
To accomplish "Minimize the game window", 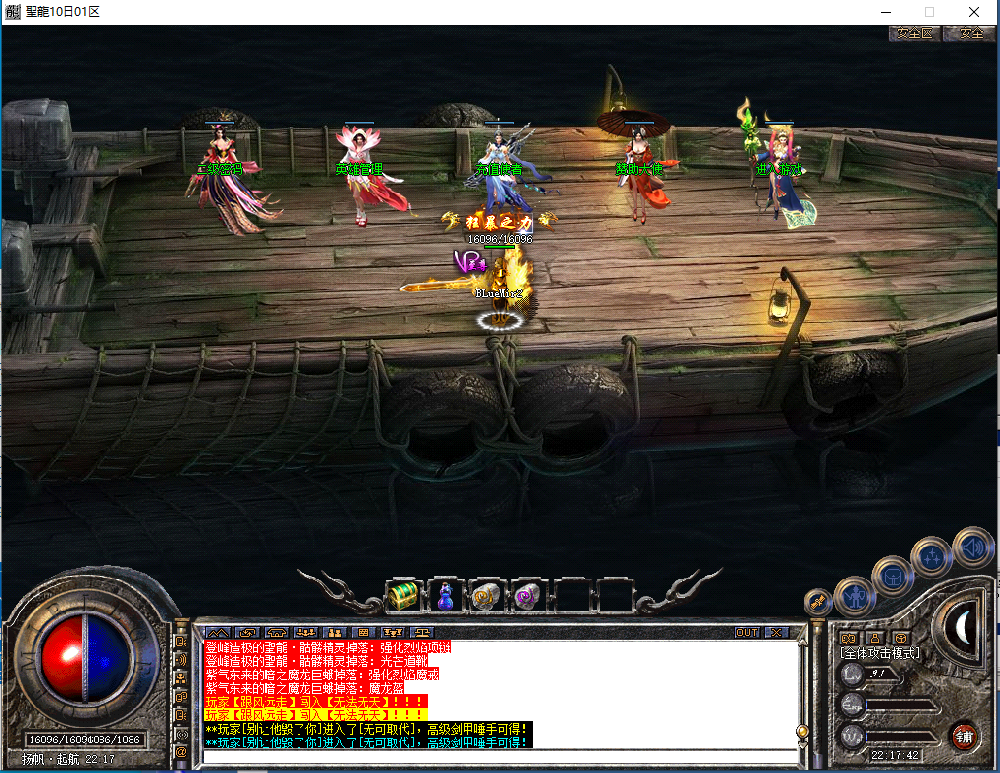I will click(885, 11).
